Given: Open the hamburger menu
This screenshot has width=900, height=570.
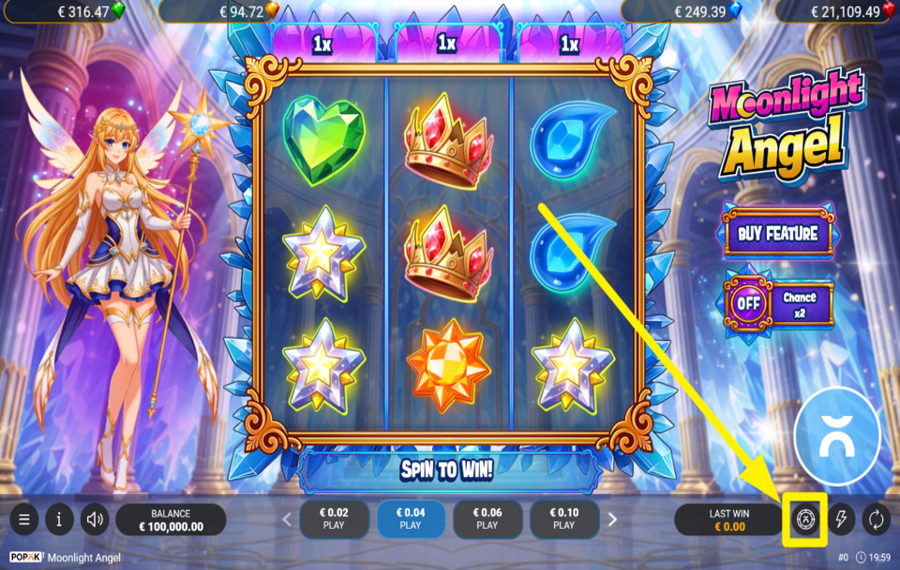Looking at the screenshot, I should point(24,519).
